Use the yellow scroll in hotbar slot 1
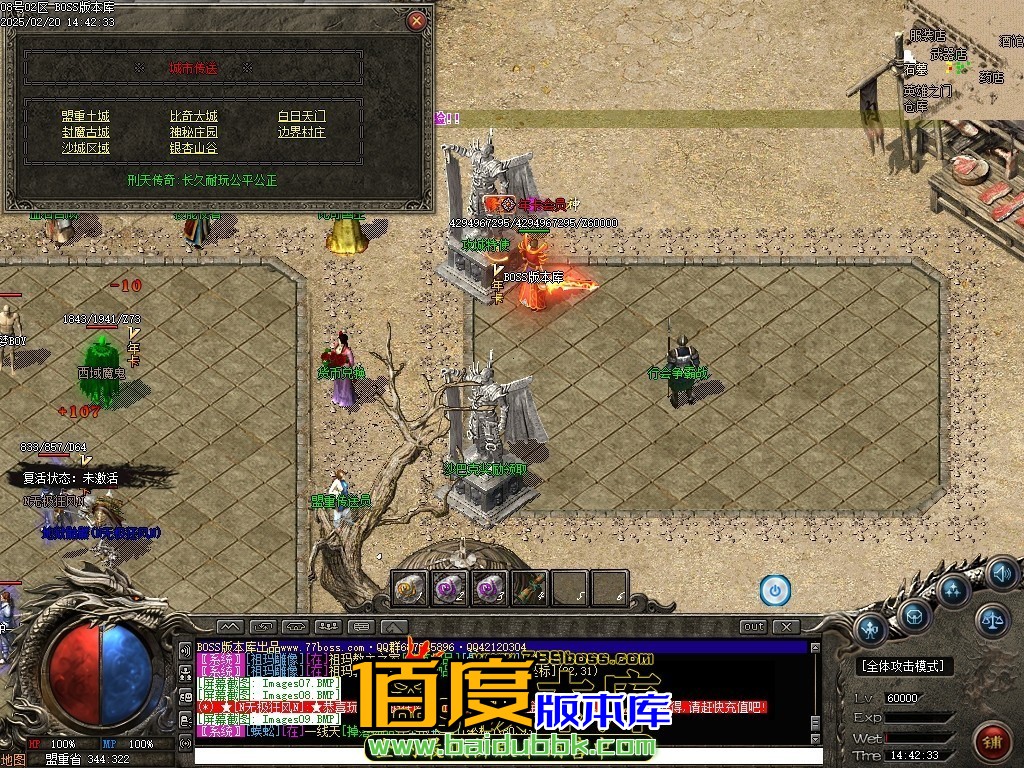Image resolution: width=1024 pixels, height=768 pixels. pyautogui.click(x=410, y=588)
